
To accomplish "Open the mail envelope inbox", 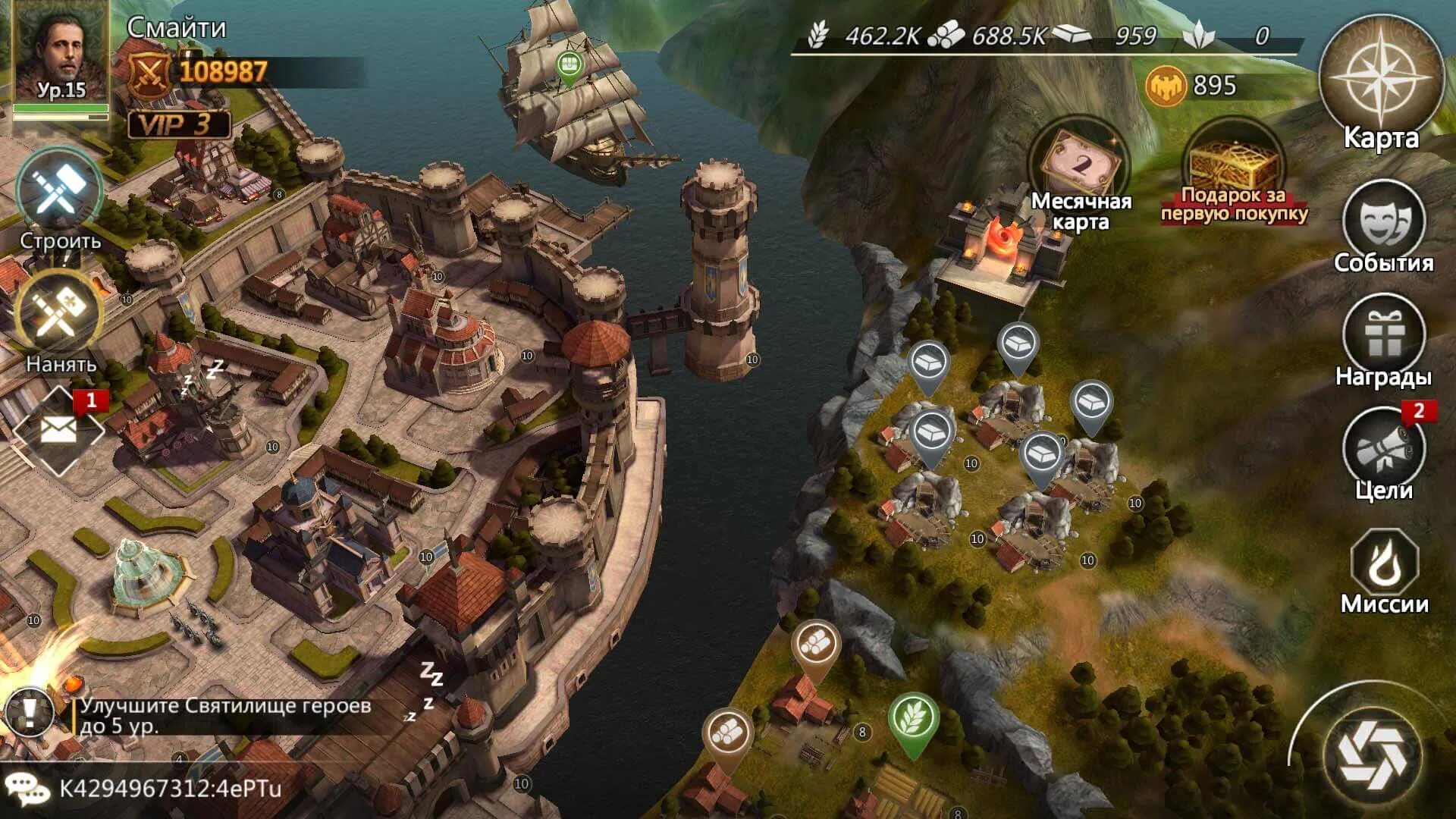I will pos(58,431).
